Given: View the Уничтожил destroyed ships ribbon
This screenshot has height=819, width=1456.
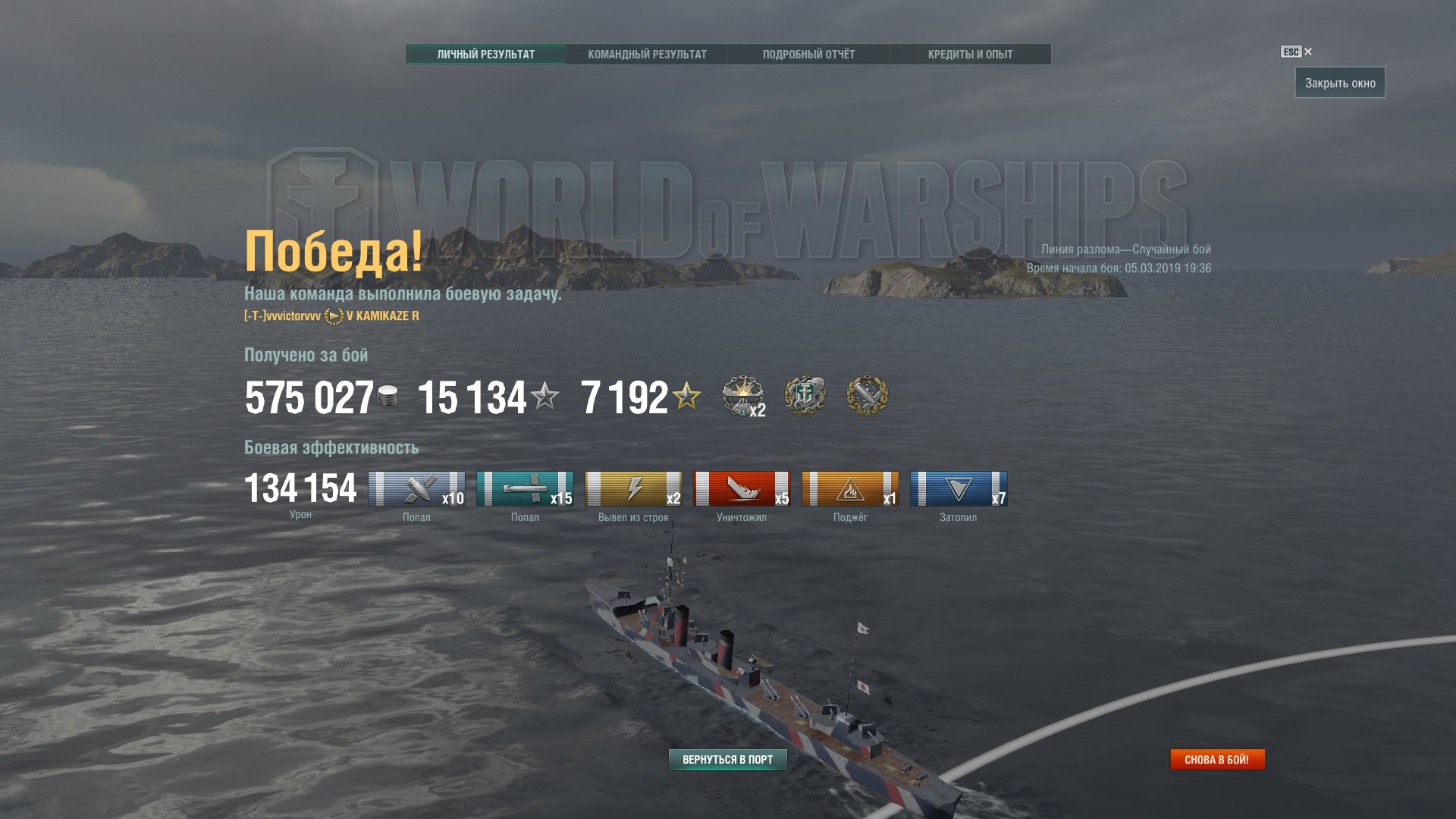Looking at the screenshot, I should click(742, 489).
